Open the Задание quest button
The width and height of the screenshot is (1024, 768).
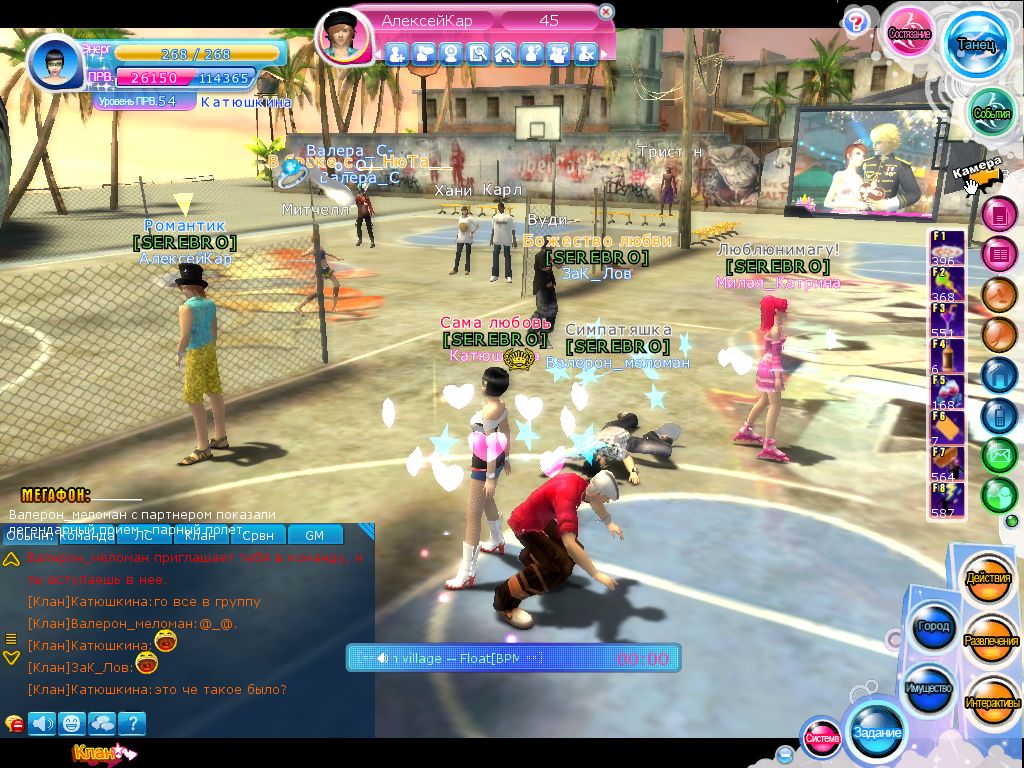(877, 732)
